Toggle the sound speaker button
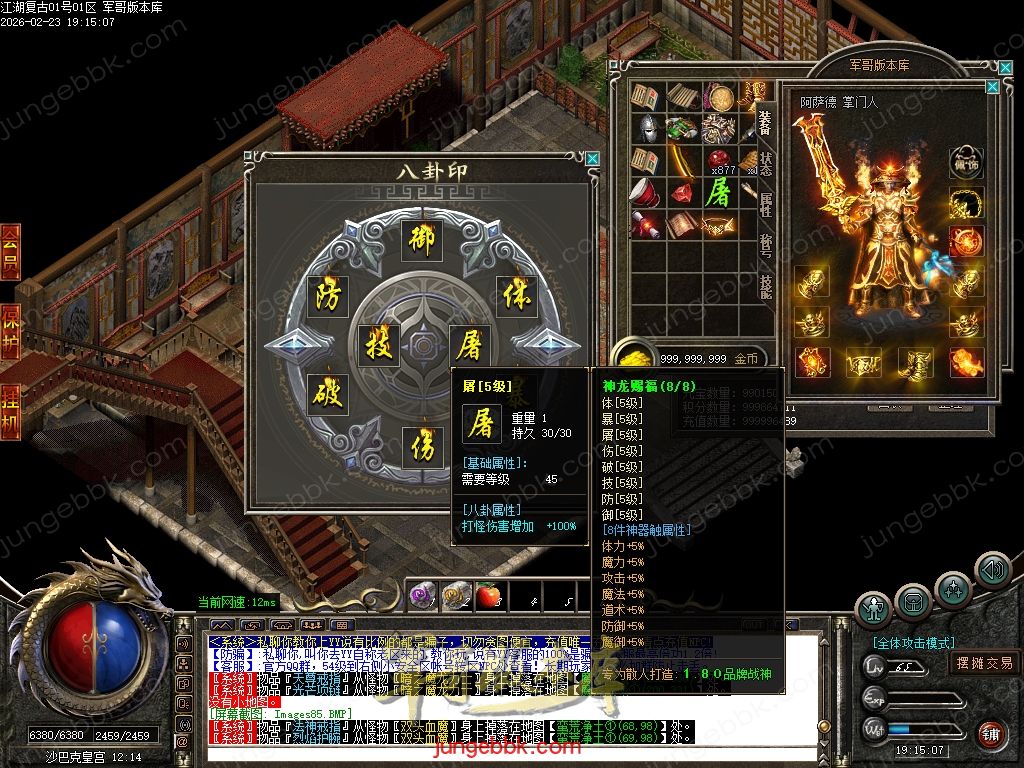Viewport: 1024px width, 768px height. pos(993,570)
